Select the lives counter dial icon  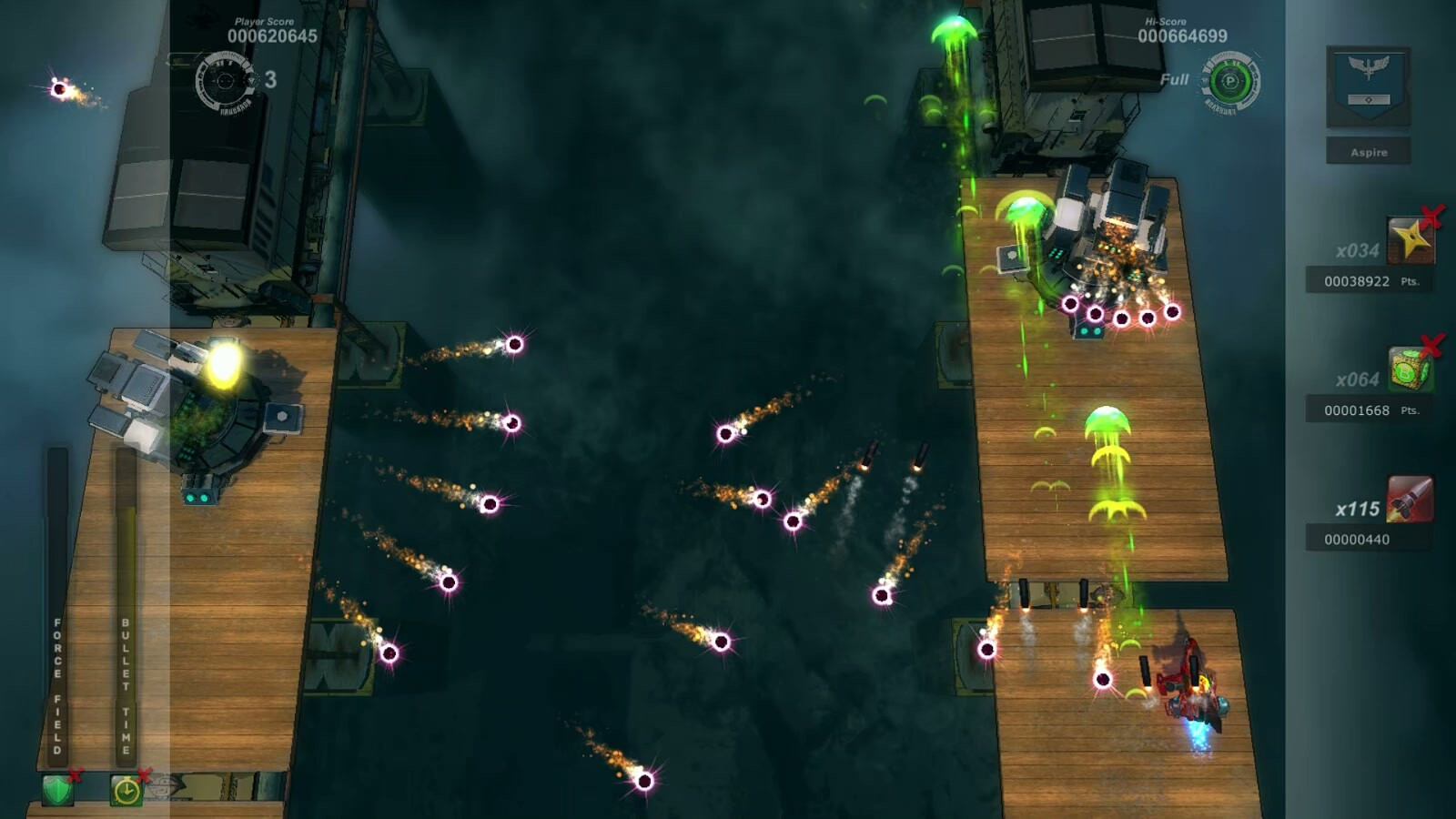click(225, 82)
